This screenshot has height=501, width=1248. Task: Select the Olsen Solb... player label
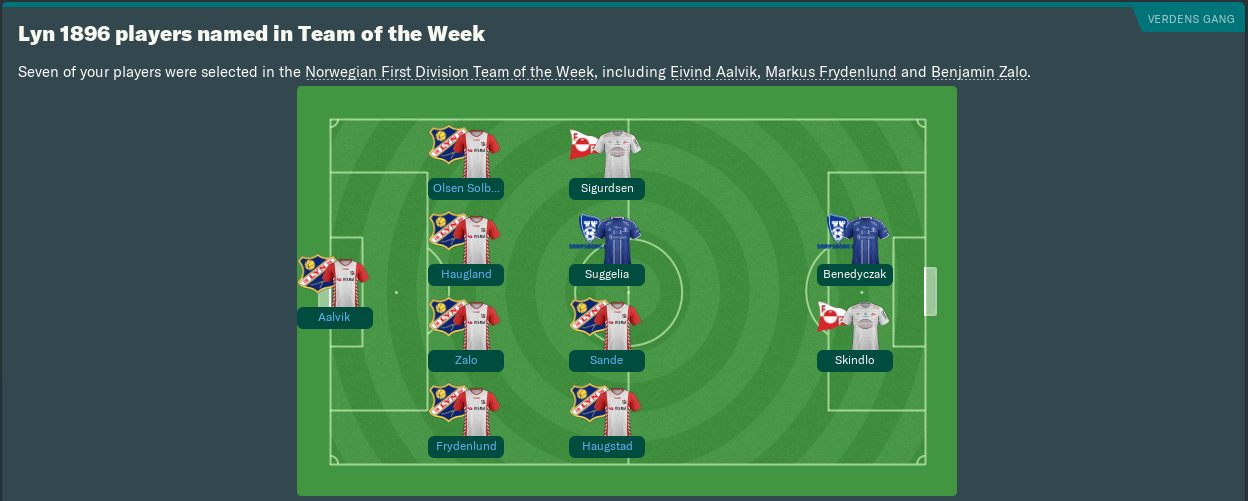tap(466, 188)
